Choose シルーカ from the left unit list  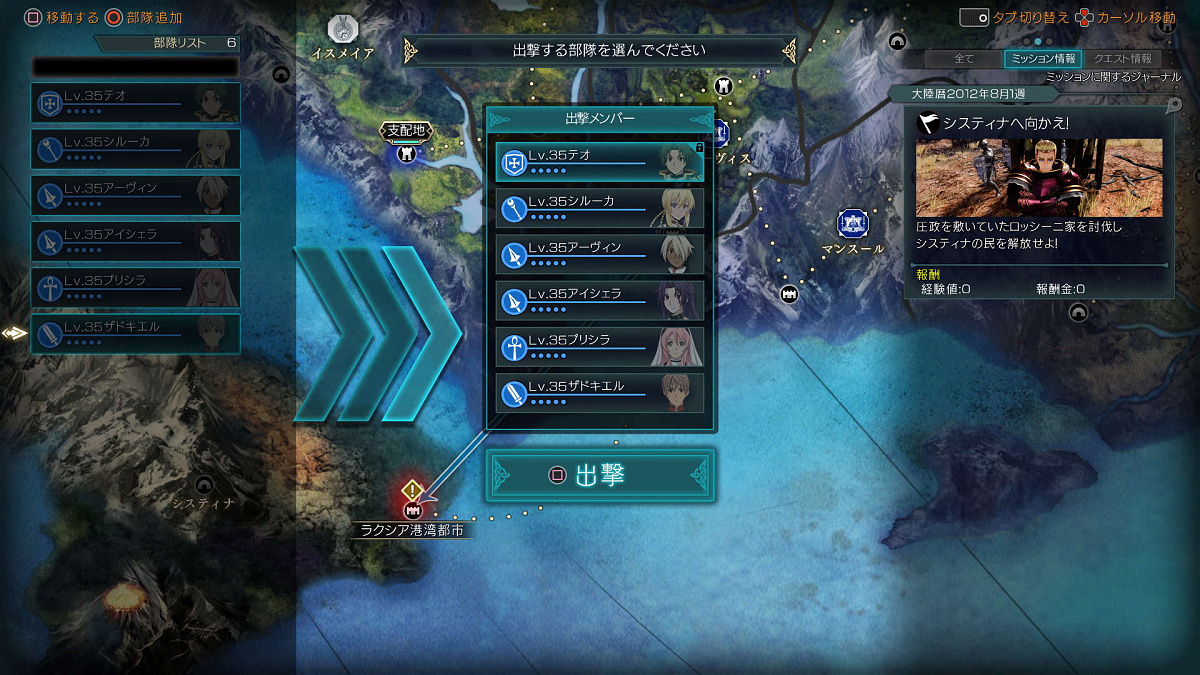pyautogui.click(x=135, y=148)
